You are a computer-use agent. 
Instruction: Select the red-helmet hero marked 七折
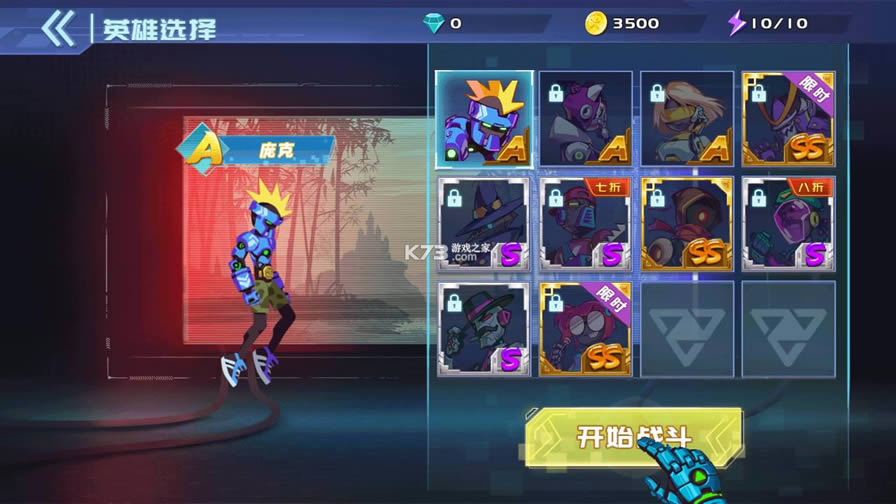pyautogui.click(x=586, y=224)
